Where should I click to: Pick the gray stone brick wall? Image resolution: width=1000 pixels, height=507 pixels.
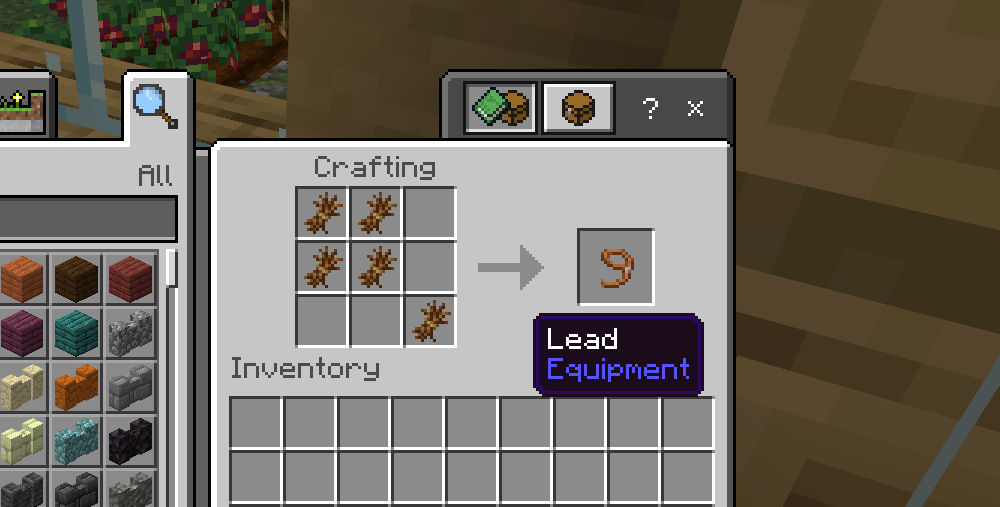click(131, 386)
